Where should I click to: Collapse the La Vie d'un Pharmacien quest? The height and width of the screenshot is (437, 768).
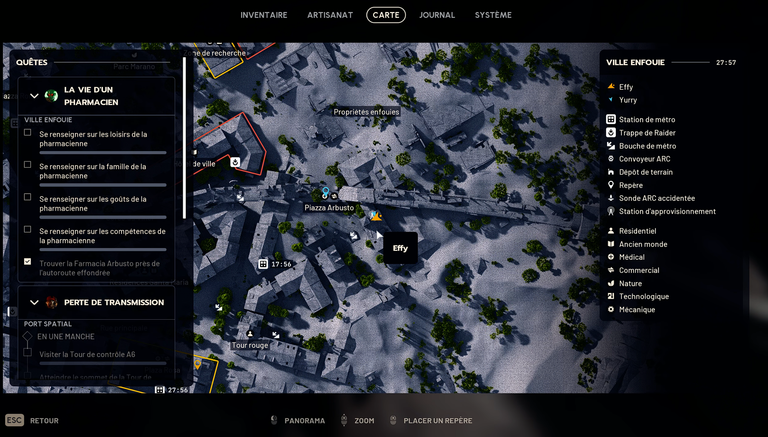(34, 96)
